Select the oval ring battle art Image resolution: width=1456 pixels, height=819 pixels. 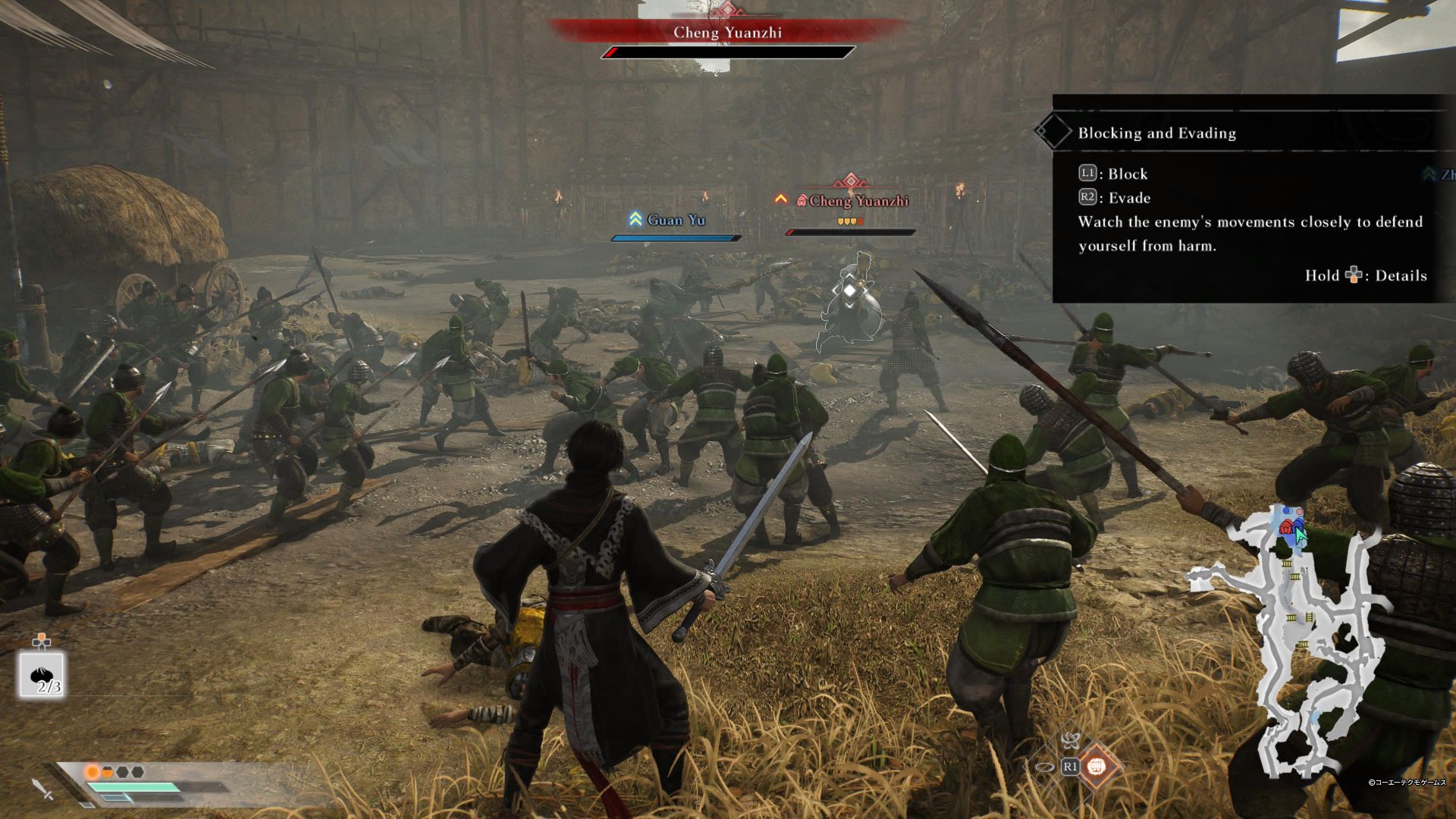coord(1044,767)
